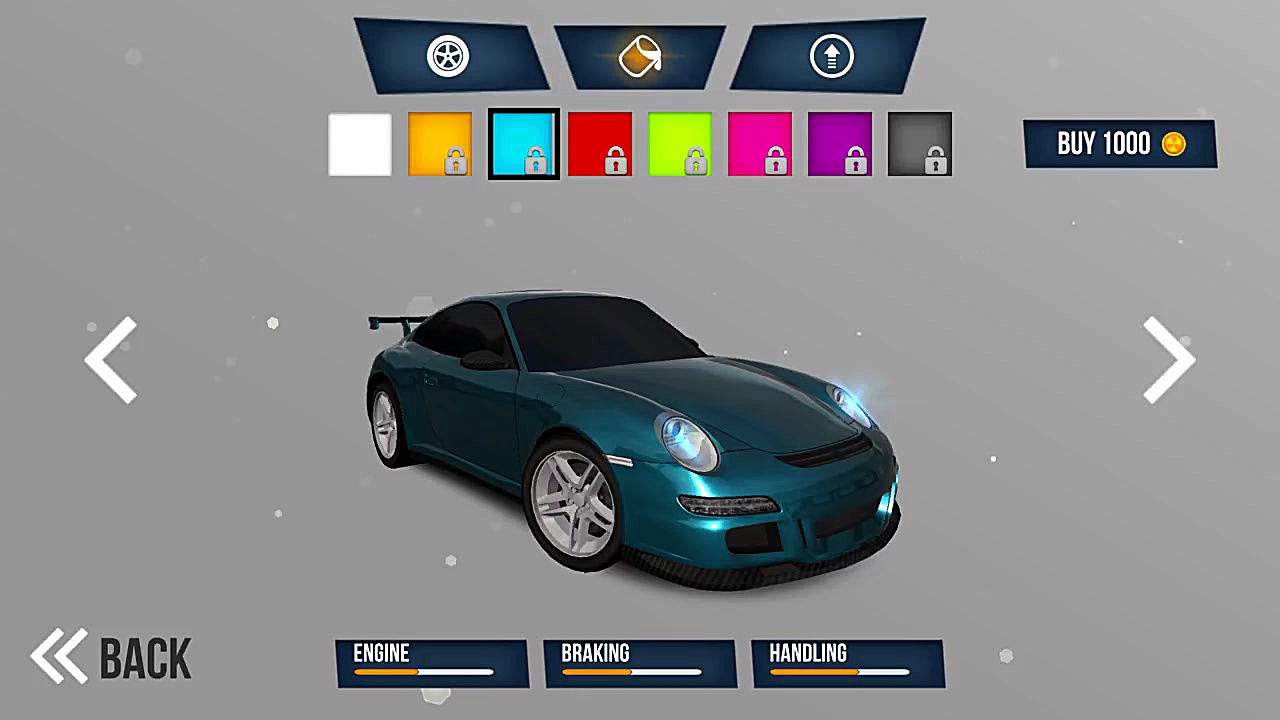Expand the green paint color option
The width and height of the screenshot is (1280, 720).
(679, 143)
